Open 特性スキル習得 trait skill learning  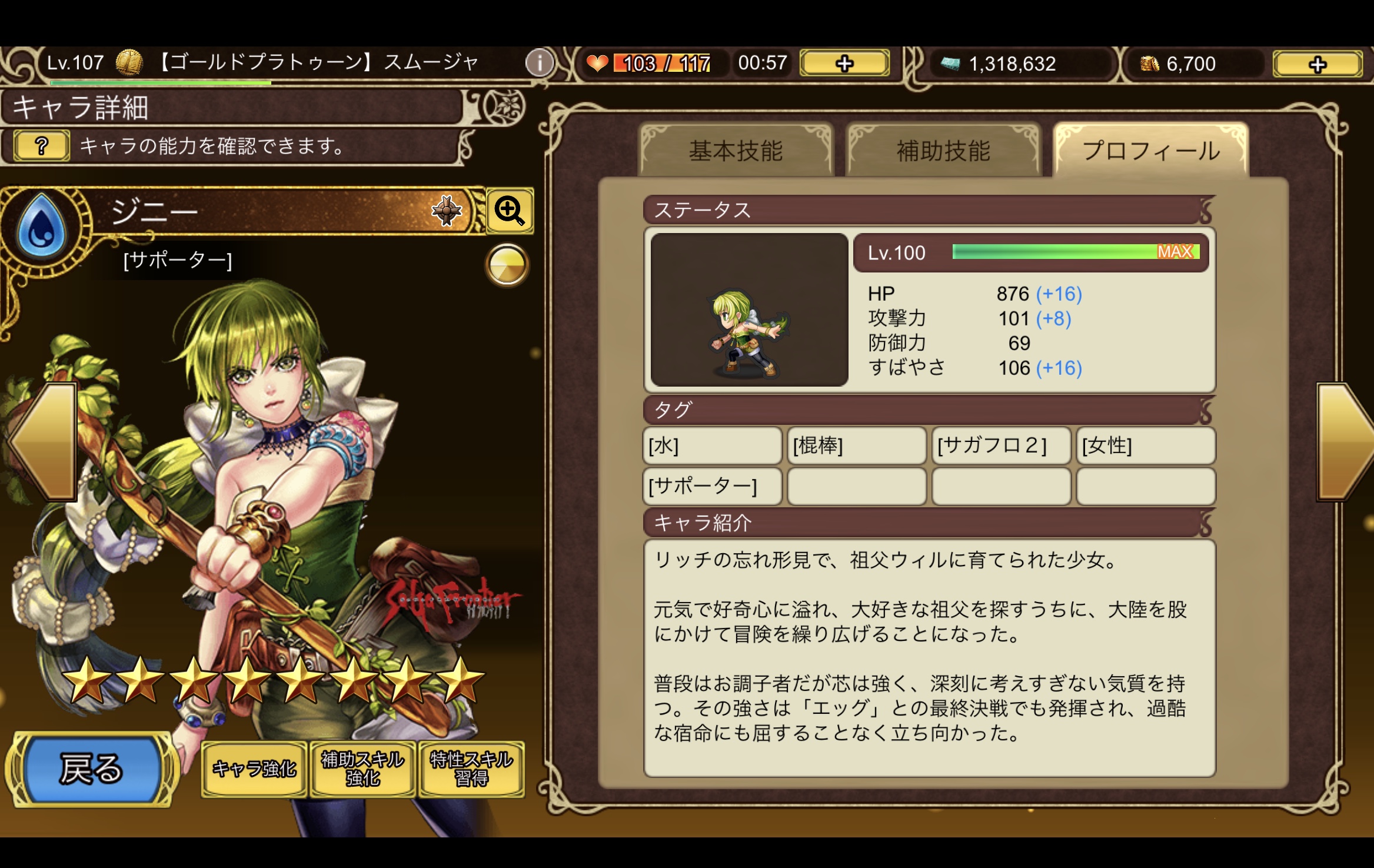click(x=471, y=769)
